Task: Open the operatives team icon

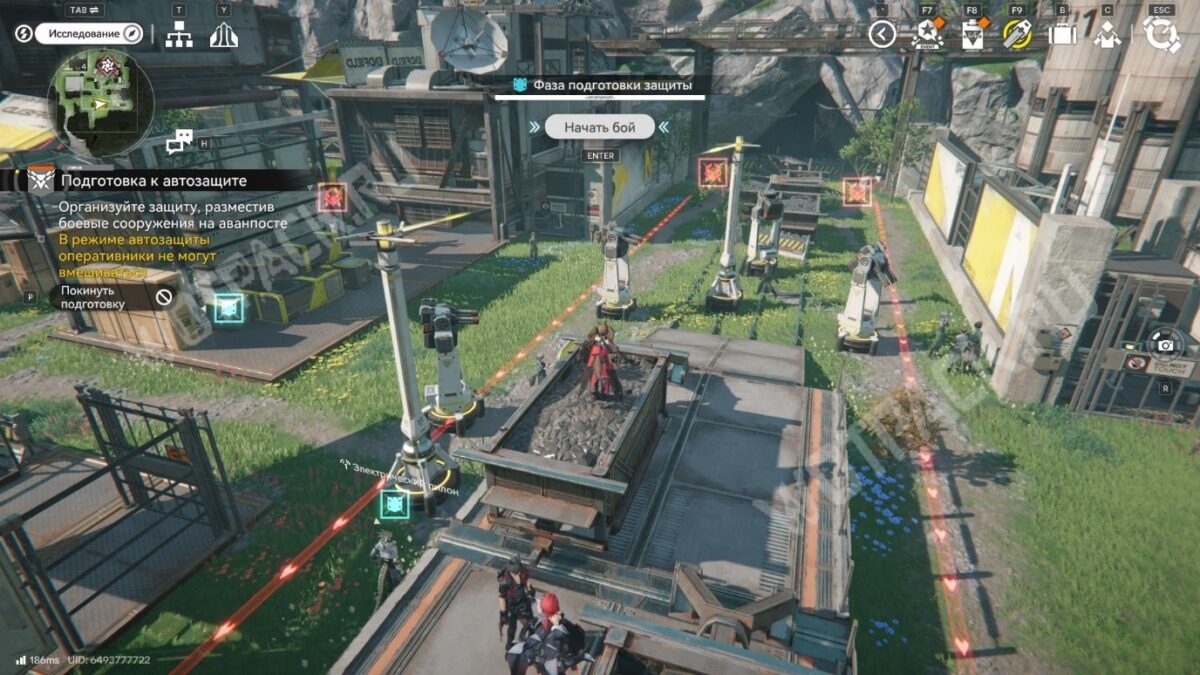Action: [1107, 35]
